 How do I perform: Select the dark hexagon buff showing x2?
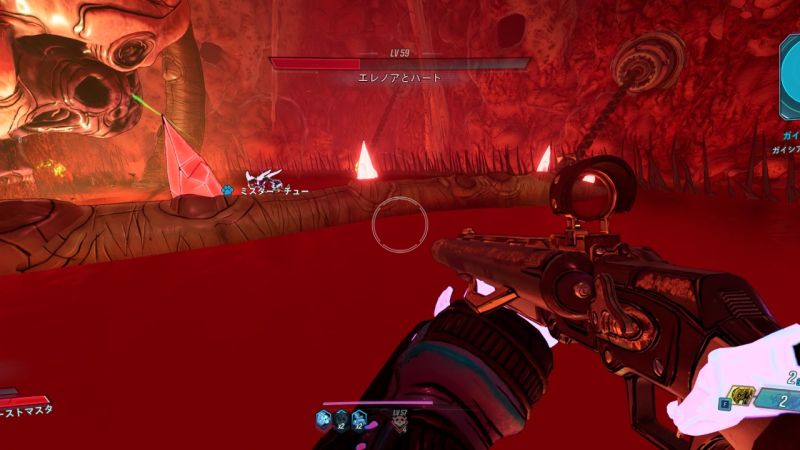tap(341, 419)
